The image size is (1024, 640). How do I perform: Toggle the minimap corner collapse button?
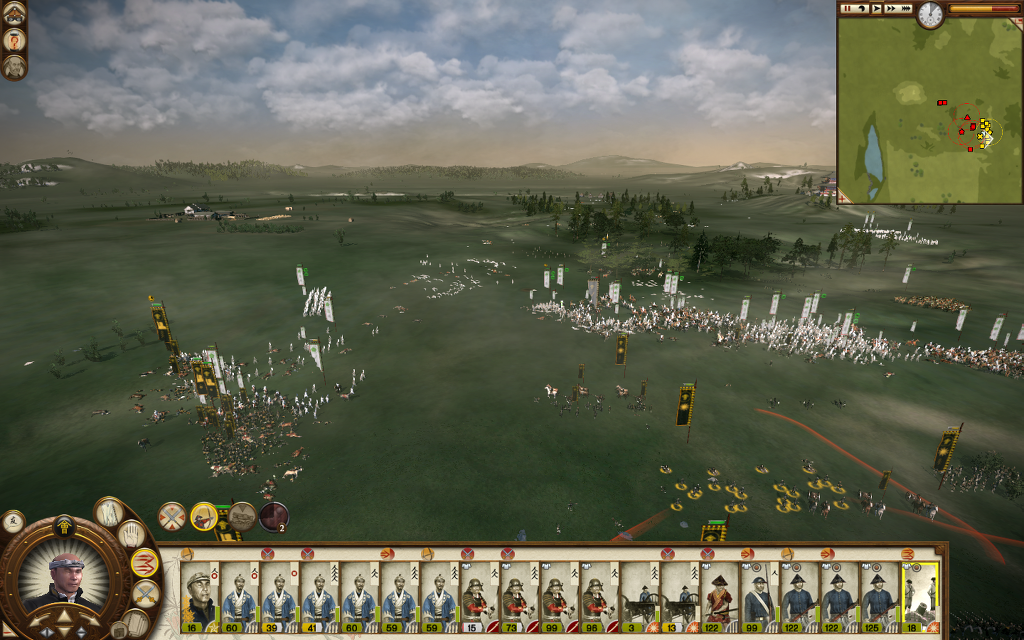[844, 198]
